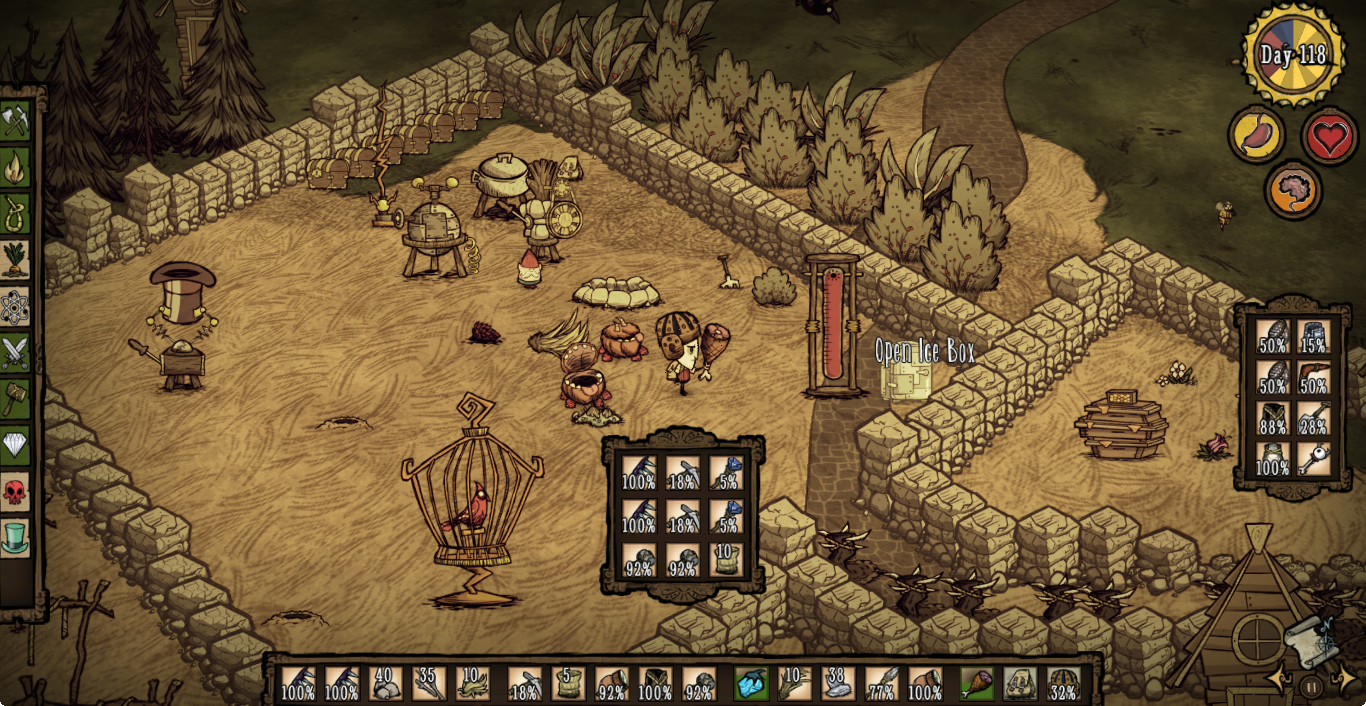The image size is (1366, 706).
Task: Select the Survival rope-trap crafting tab
Action: (x=15, y=213)
